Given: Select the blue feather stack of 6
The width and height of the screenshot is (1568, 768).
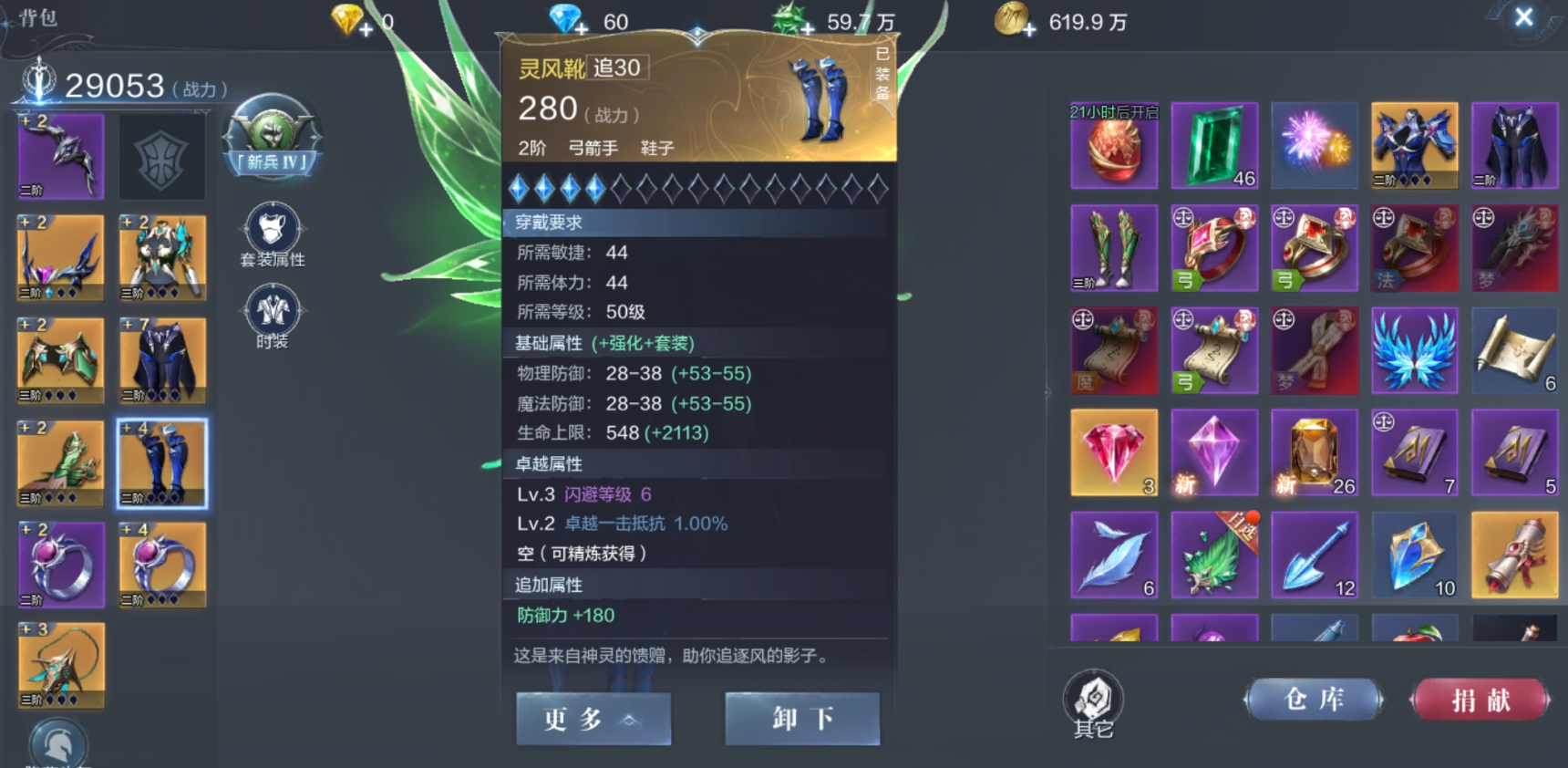Looking at the screenshot, I should pos(1113,555).
